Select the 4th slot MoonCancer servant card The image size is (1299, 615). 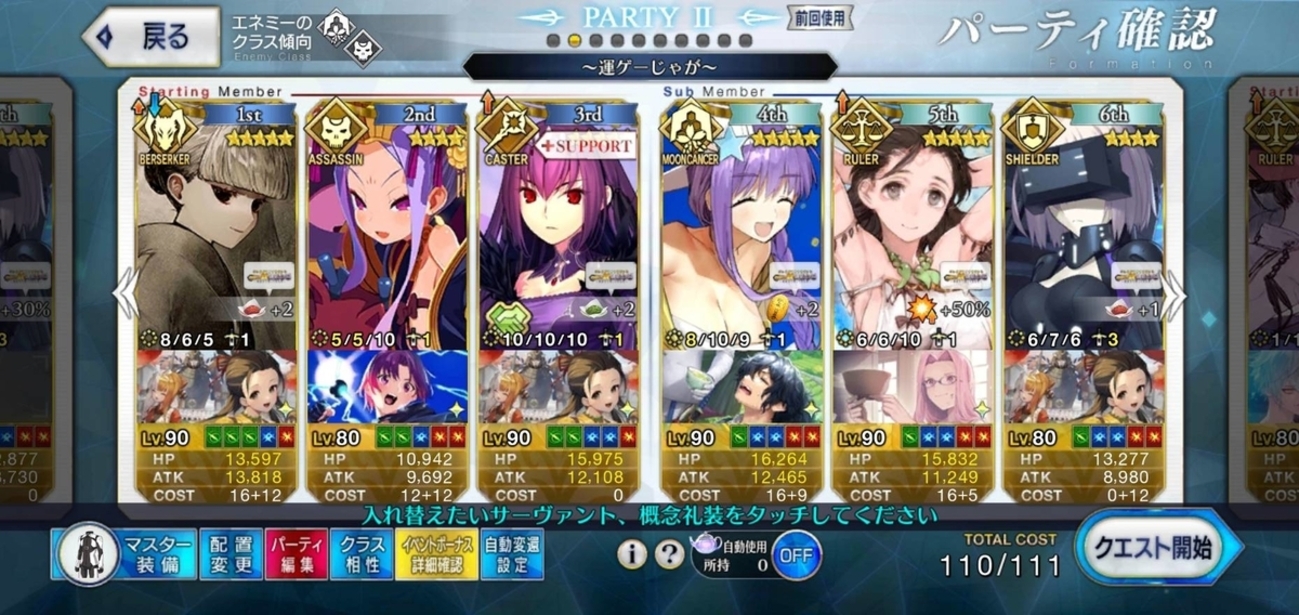pyautogui.click(x=741, y=230)
